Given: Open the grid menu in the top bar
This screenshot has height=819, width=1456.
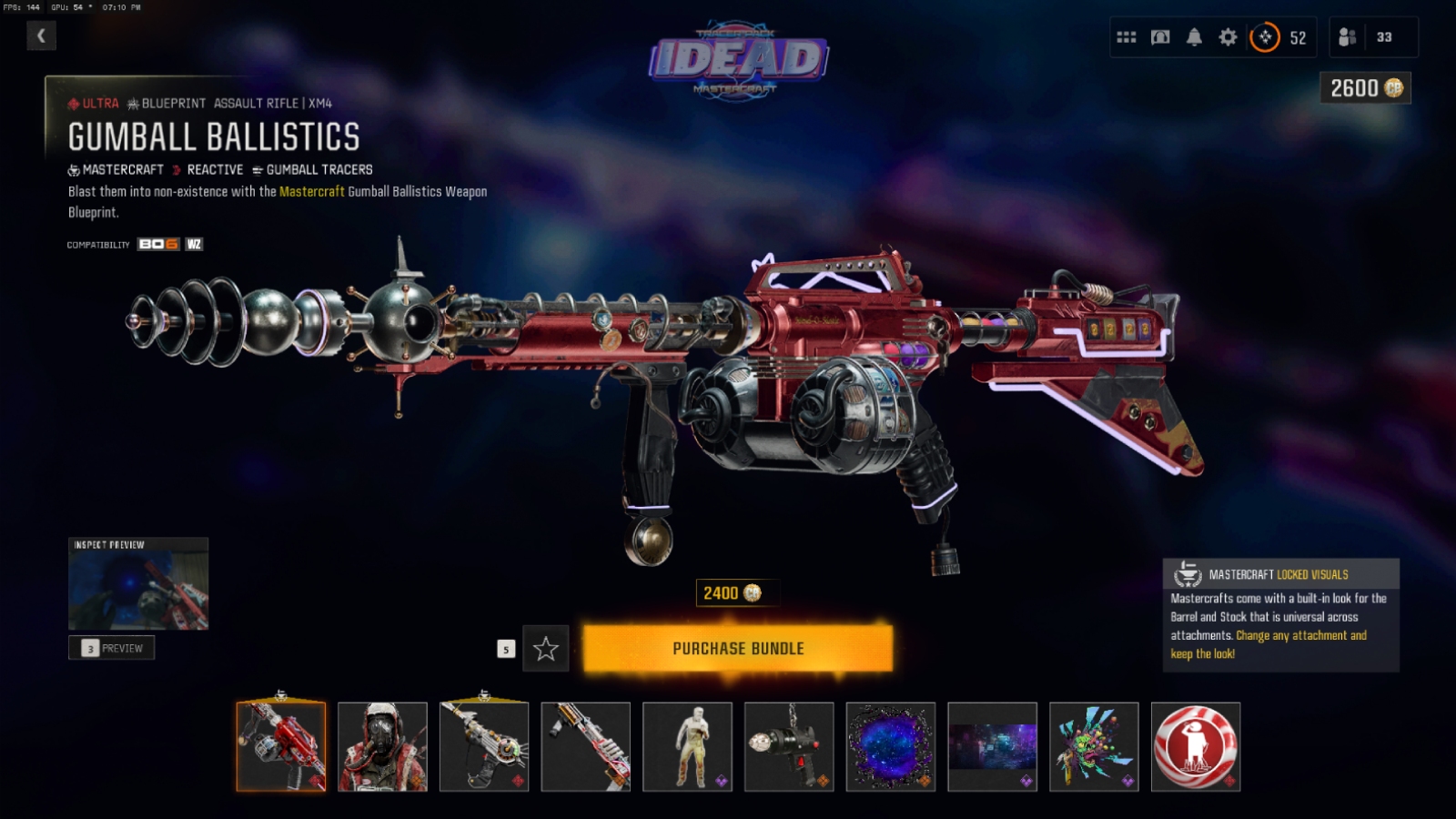Looking at the screenshot, I should pyautogui.click(x=1127, y=37).
